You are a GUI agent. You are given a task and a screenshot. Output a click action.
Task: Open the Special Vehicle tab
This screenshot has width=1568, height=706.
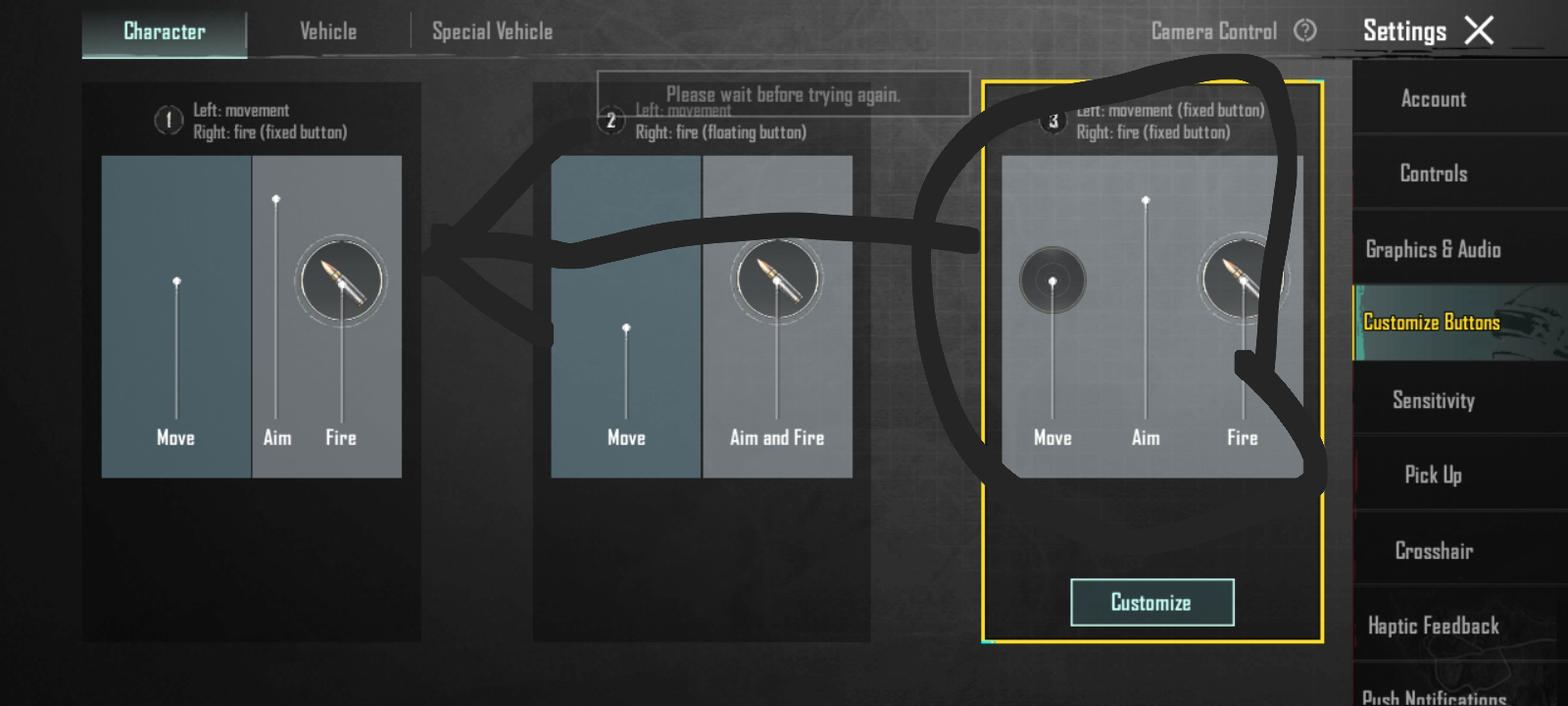(x=491, y=30)
